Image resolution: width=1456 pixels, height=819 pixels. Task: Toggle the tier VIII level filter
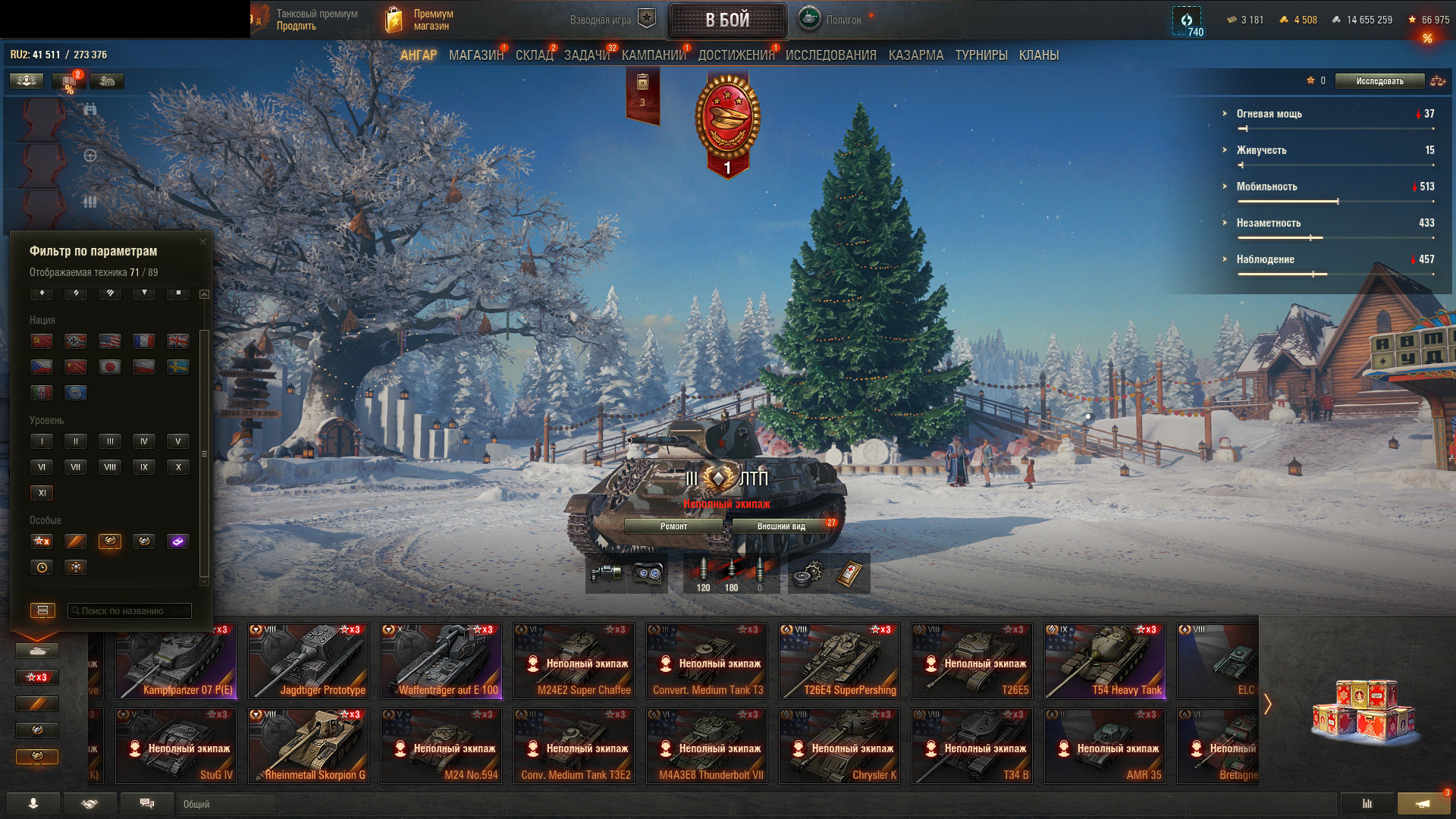[x=110, y=467]
